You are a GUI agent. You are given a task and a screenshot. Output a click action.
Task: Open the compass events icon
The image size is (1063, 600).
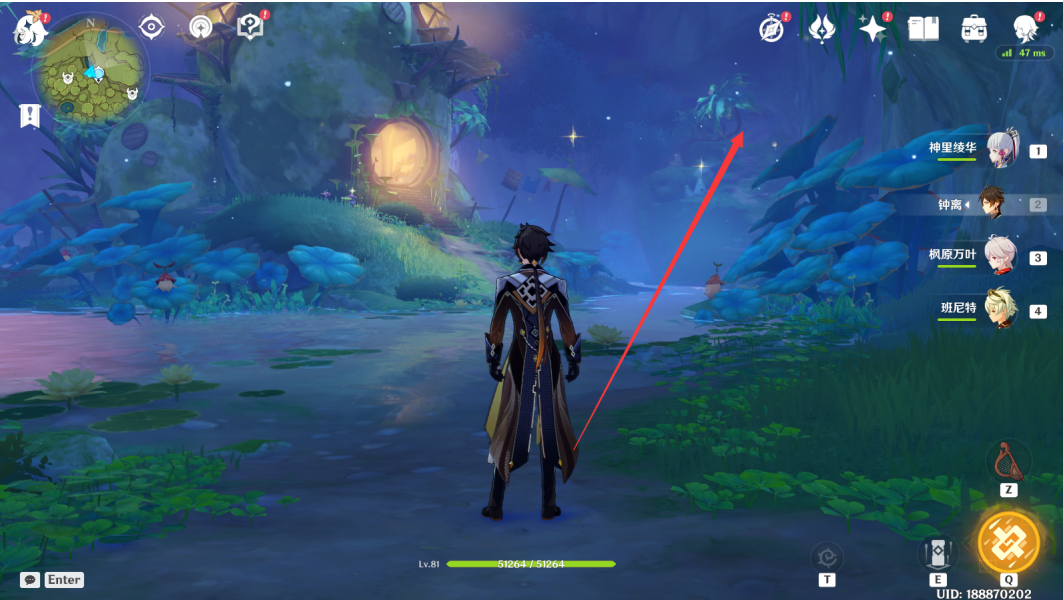(x=772, y=29)
